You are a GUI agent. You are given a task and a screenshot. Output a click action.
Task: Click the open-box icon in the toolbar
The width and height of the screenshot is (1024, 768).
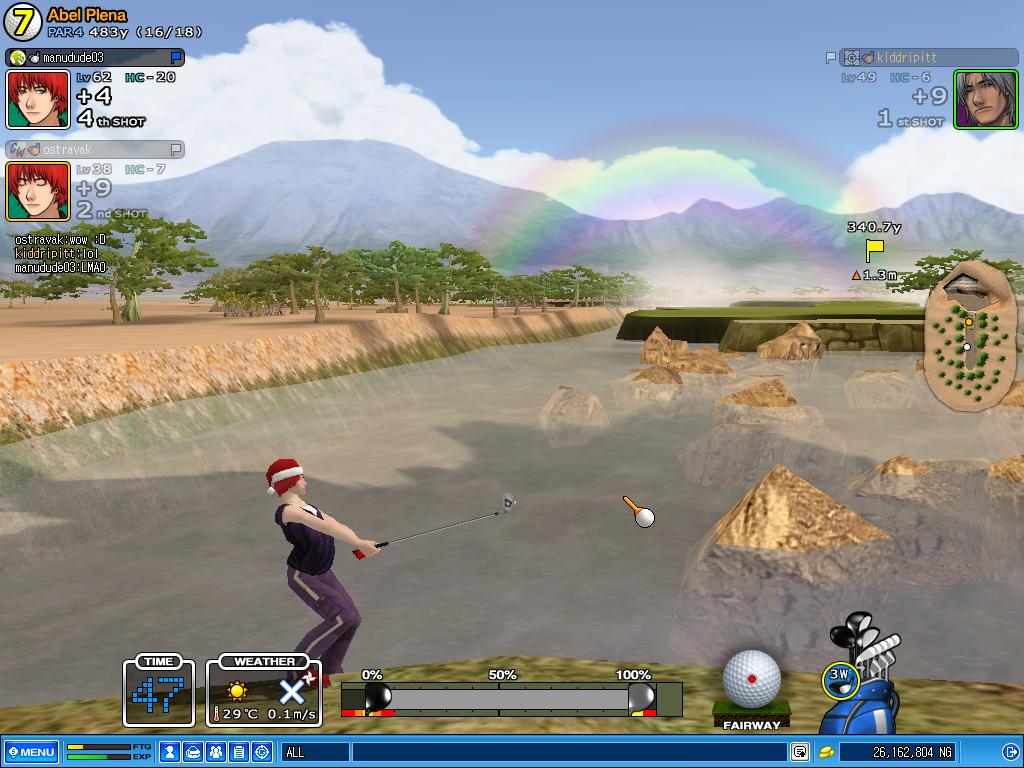[x=194, y=752]
